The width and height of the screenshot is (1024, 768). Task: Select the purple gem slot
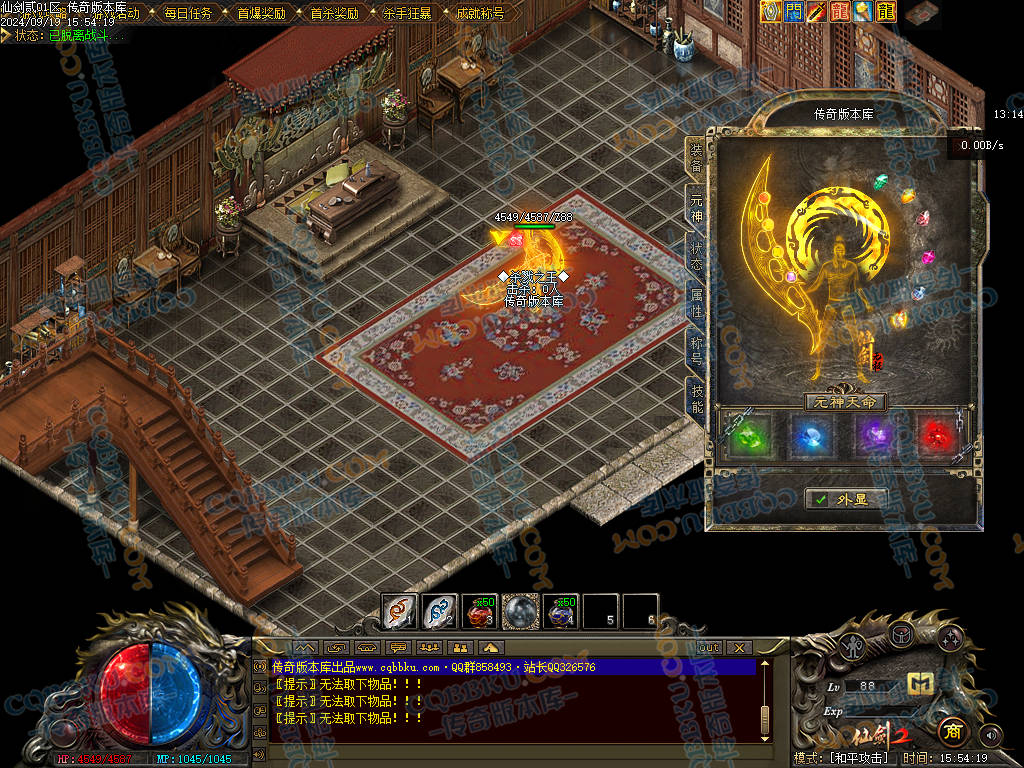point(875,436)
